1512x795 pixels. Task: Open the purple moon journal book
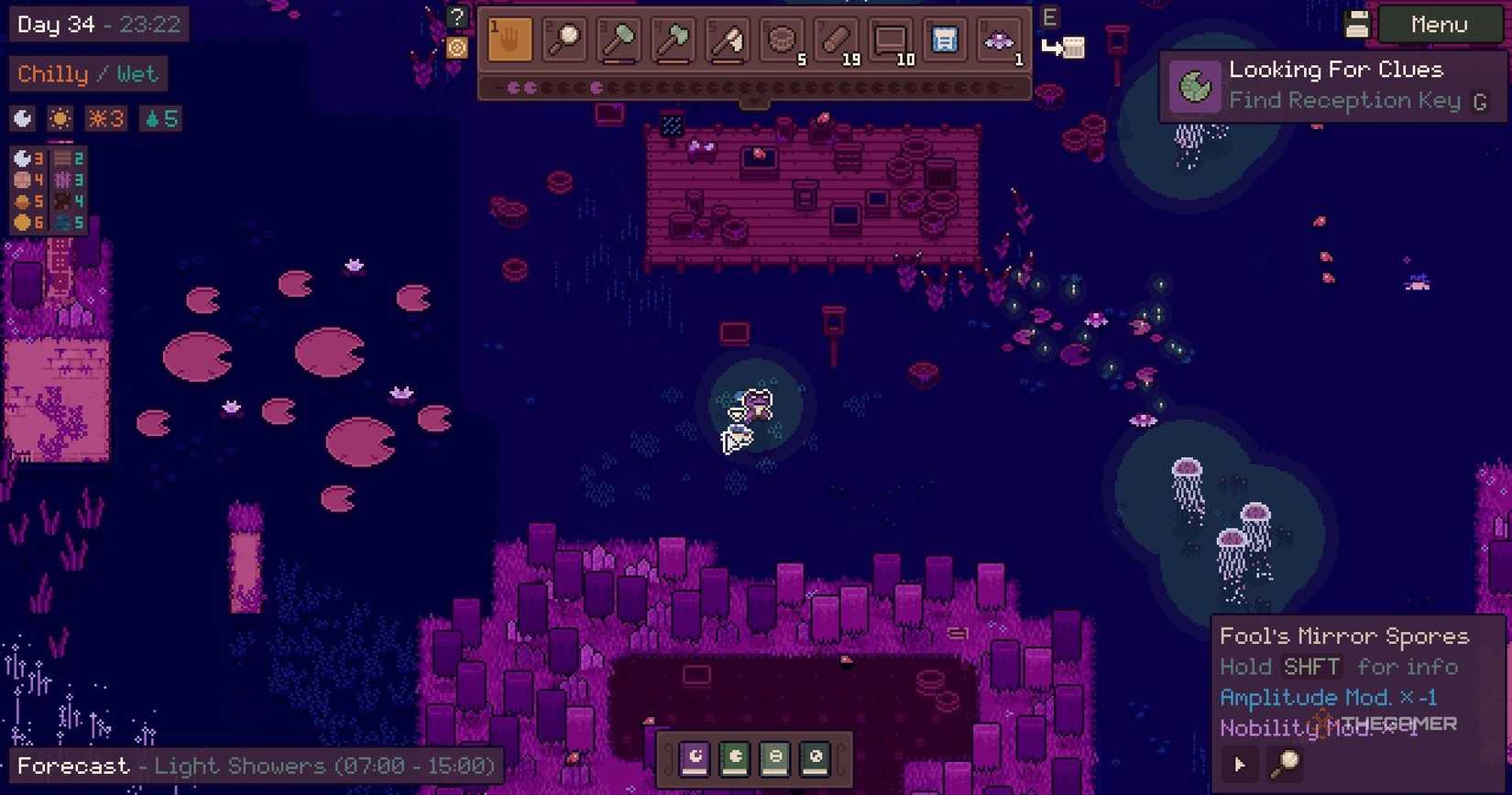coord(694,757)
